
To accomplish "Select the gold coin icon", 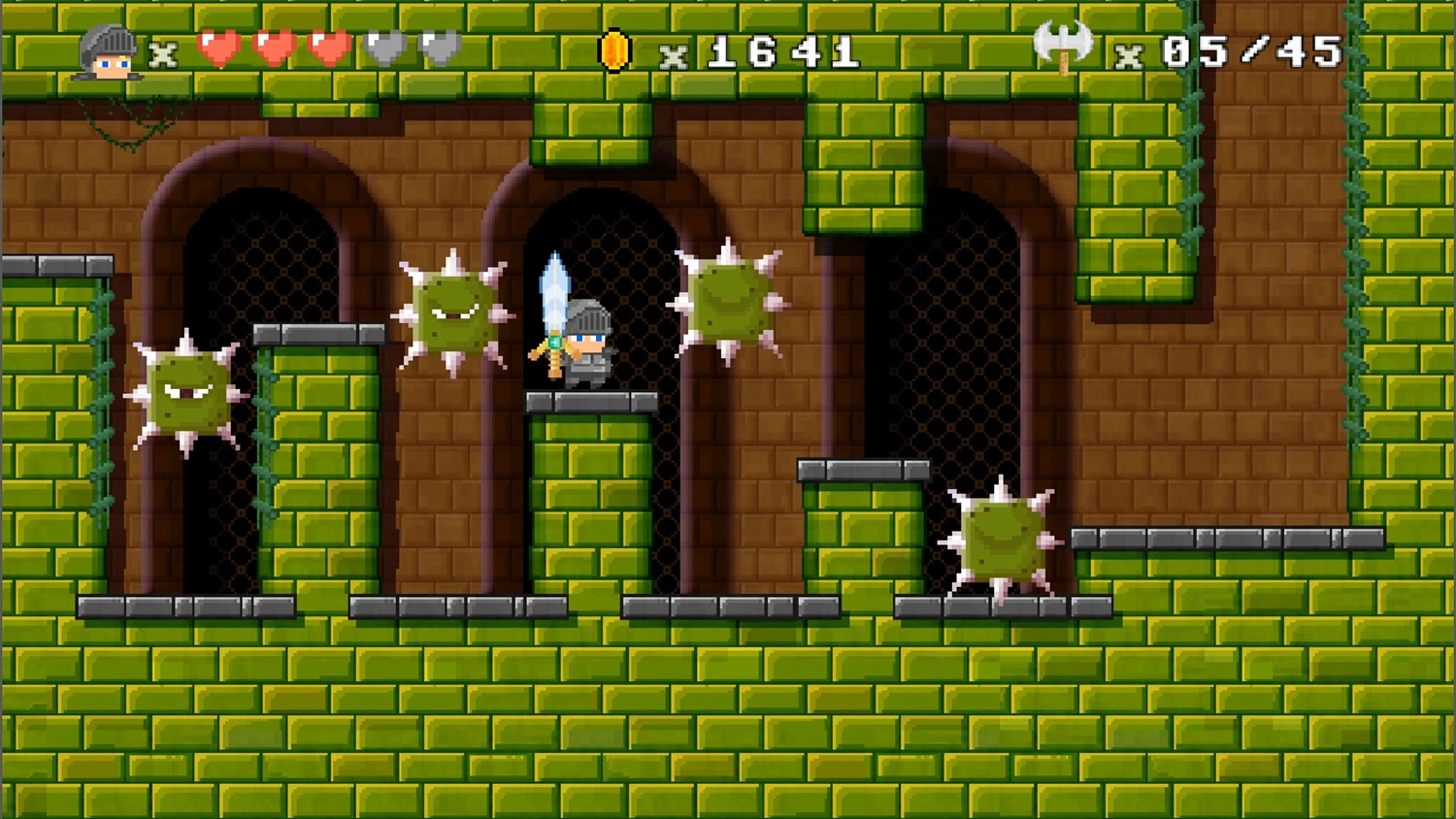I will (614, 51).
